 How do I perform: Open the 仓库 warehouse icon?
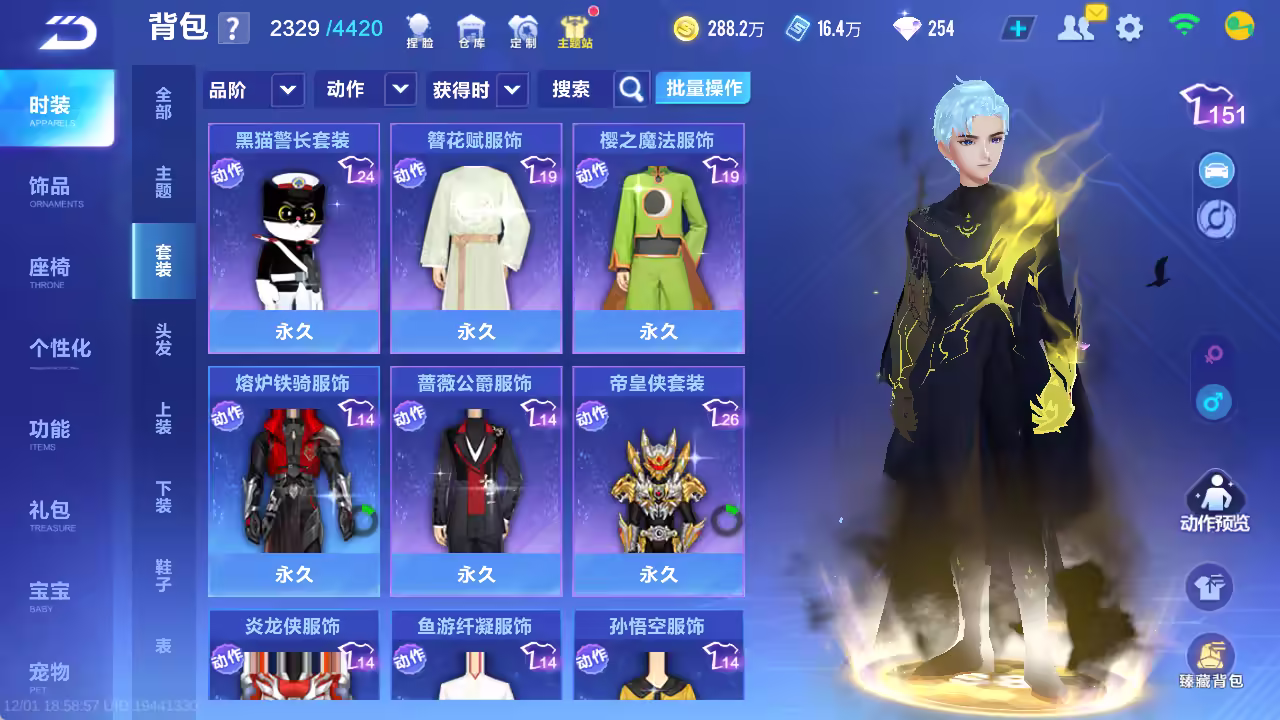(x=470, y=31)
